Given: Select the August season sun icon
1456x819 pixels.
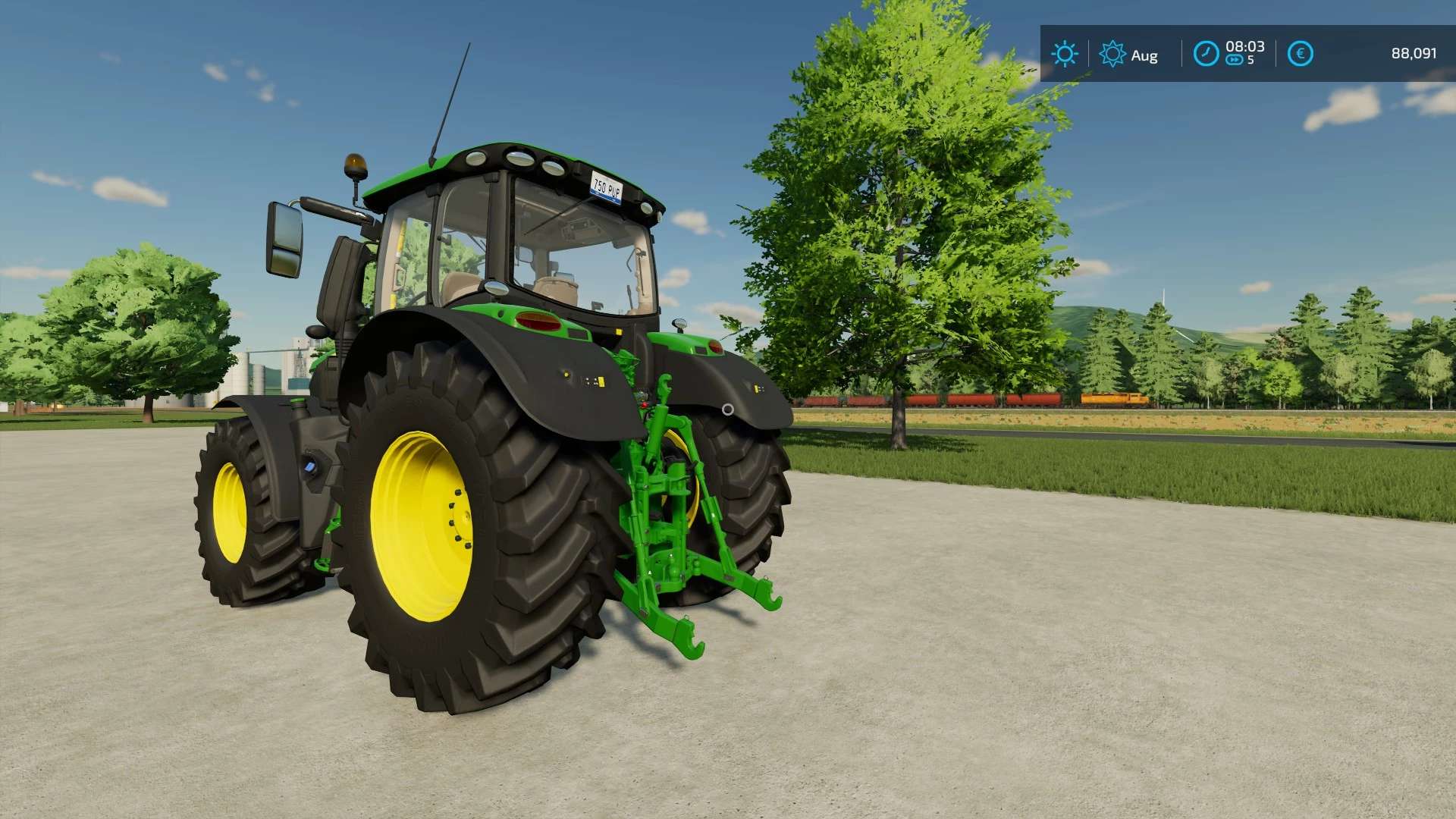Looking at the screenshot, I should 1112,54.
